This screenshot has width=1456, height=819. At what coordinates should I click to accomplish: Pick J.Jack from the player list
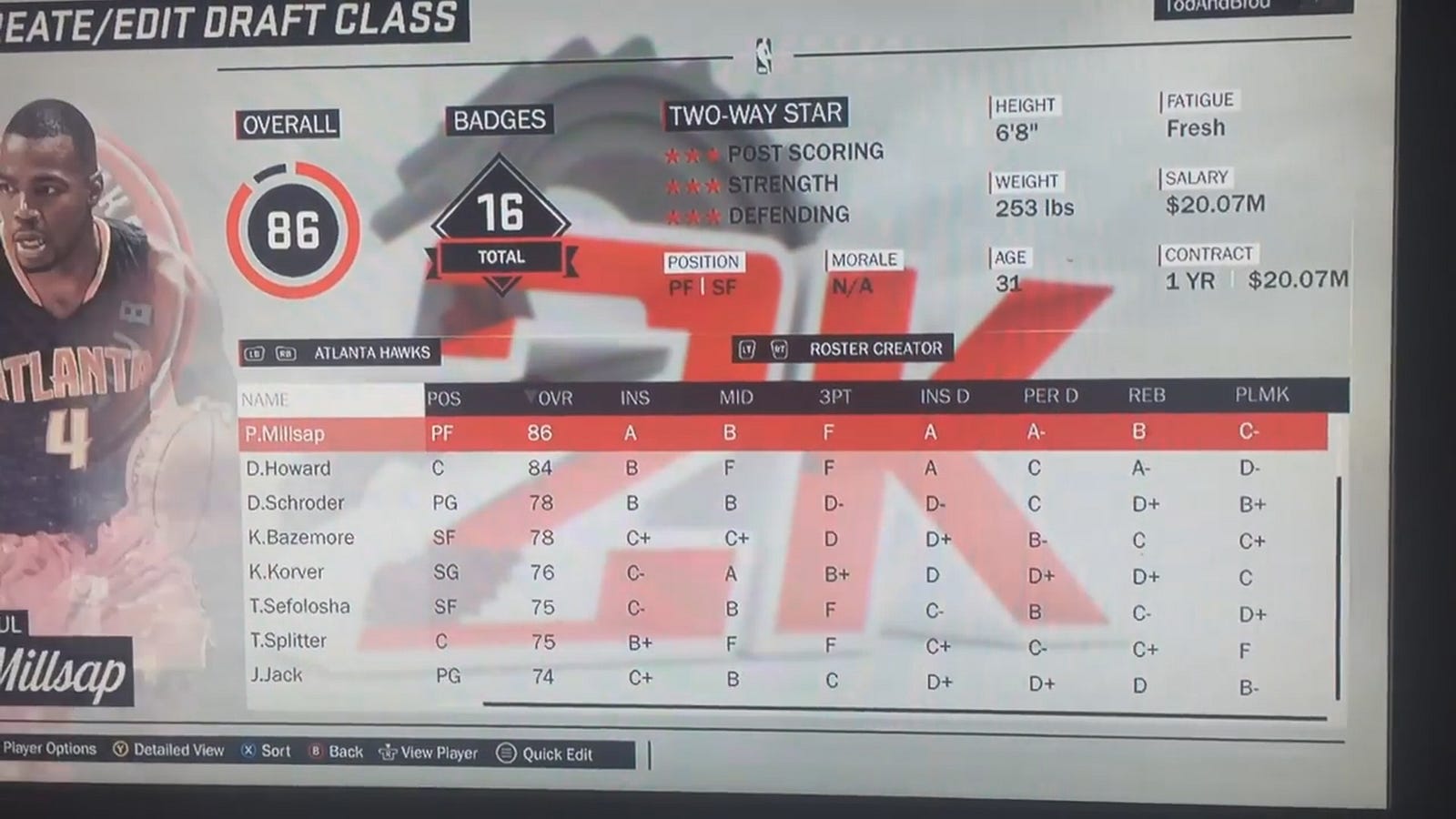click(x=276, y=675)
